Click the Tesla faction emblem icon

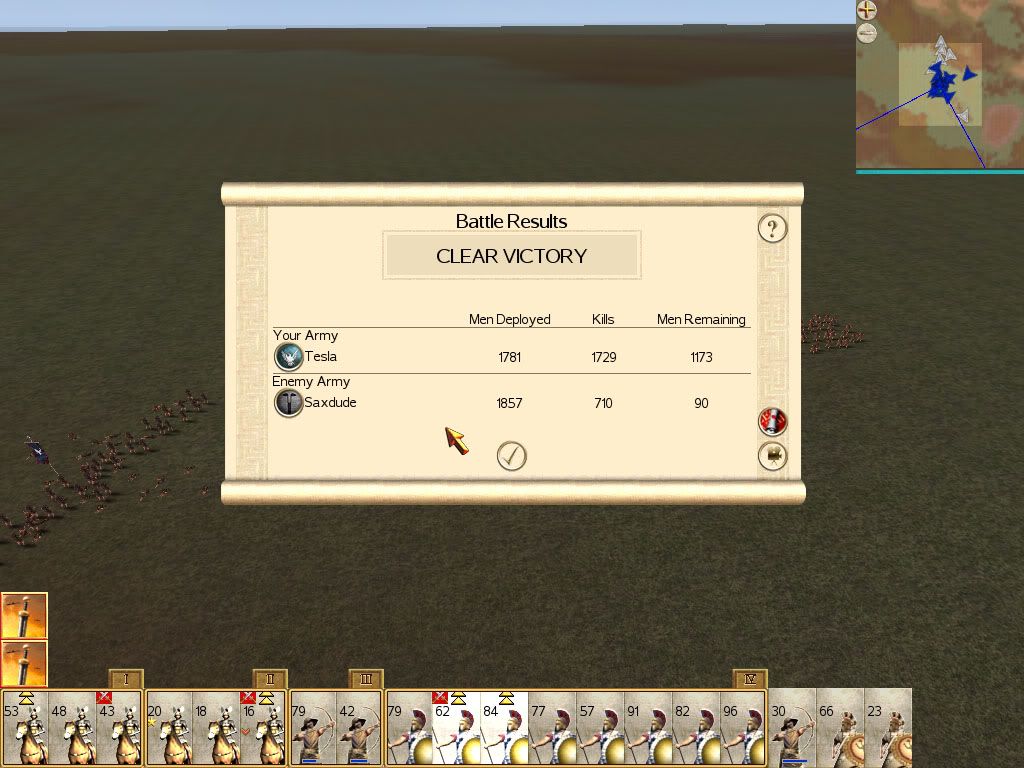[x=289, y=357]
